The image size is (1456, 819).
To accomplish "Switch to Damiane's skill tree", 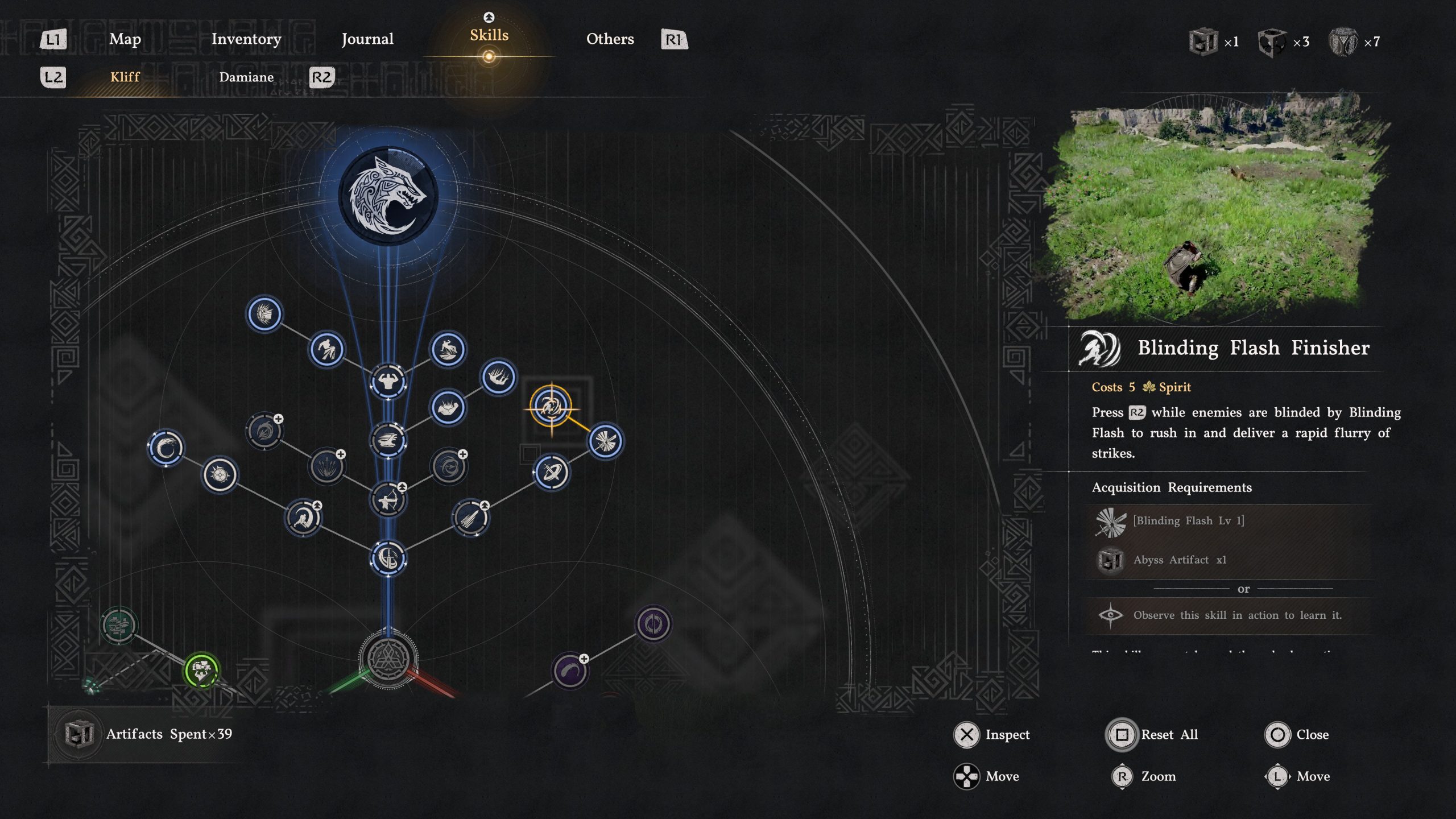I will coord(246,77).
